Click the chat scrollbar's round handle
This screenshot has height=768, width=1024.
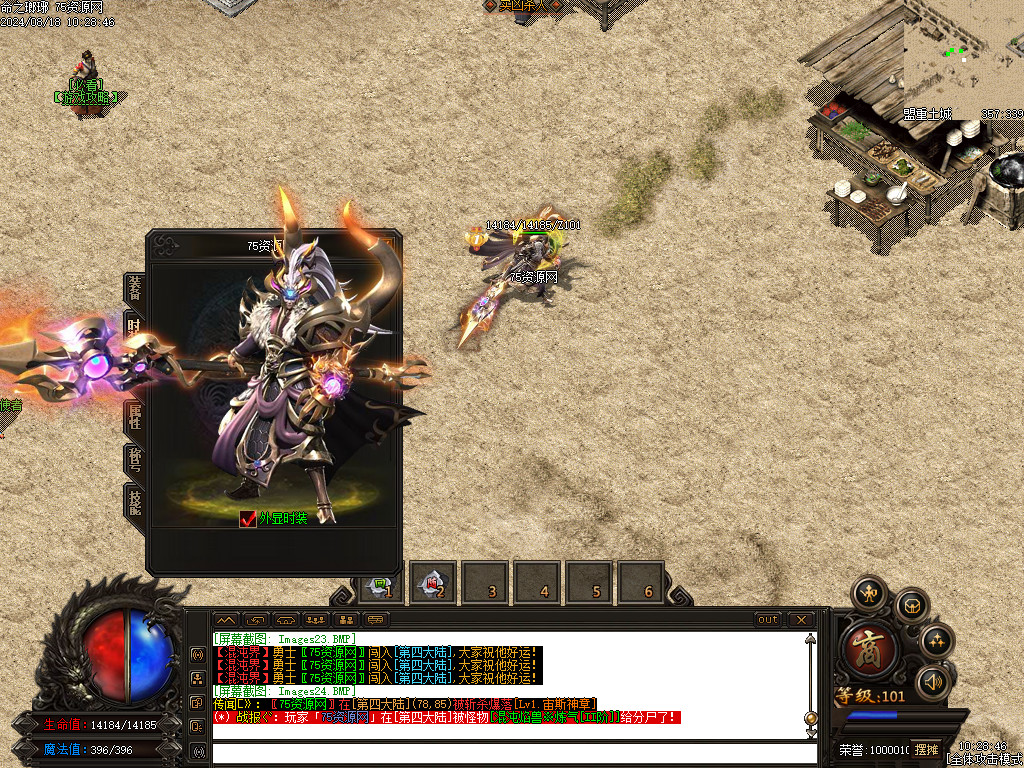pyautogui.click(x=810, y=718)
